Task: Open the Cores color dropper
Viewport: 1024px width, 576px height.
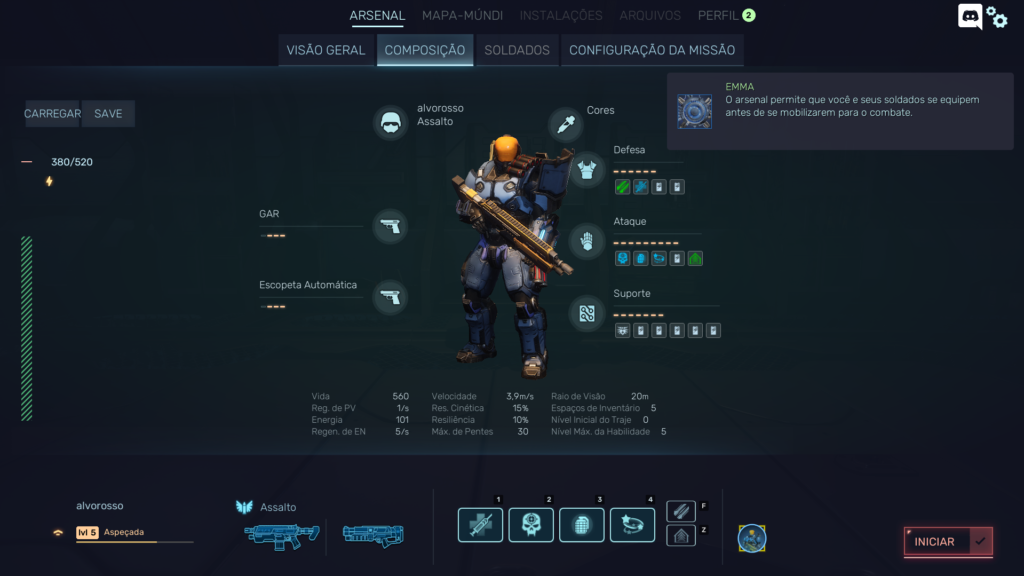Action: tap(566, 124)
